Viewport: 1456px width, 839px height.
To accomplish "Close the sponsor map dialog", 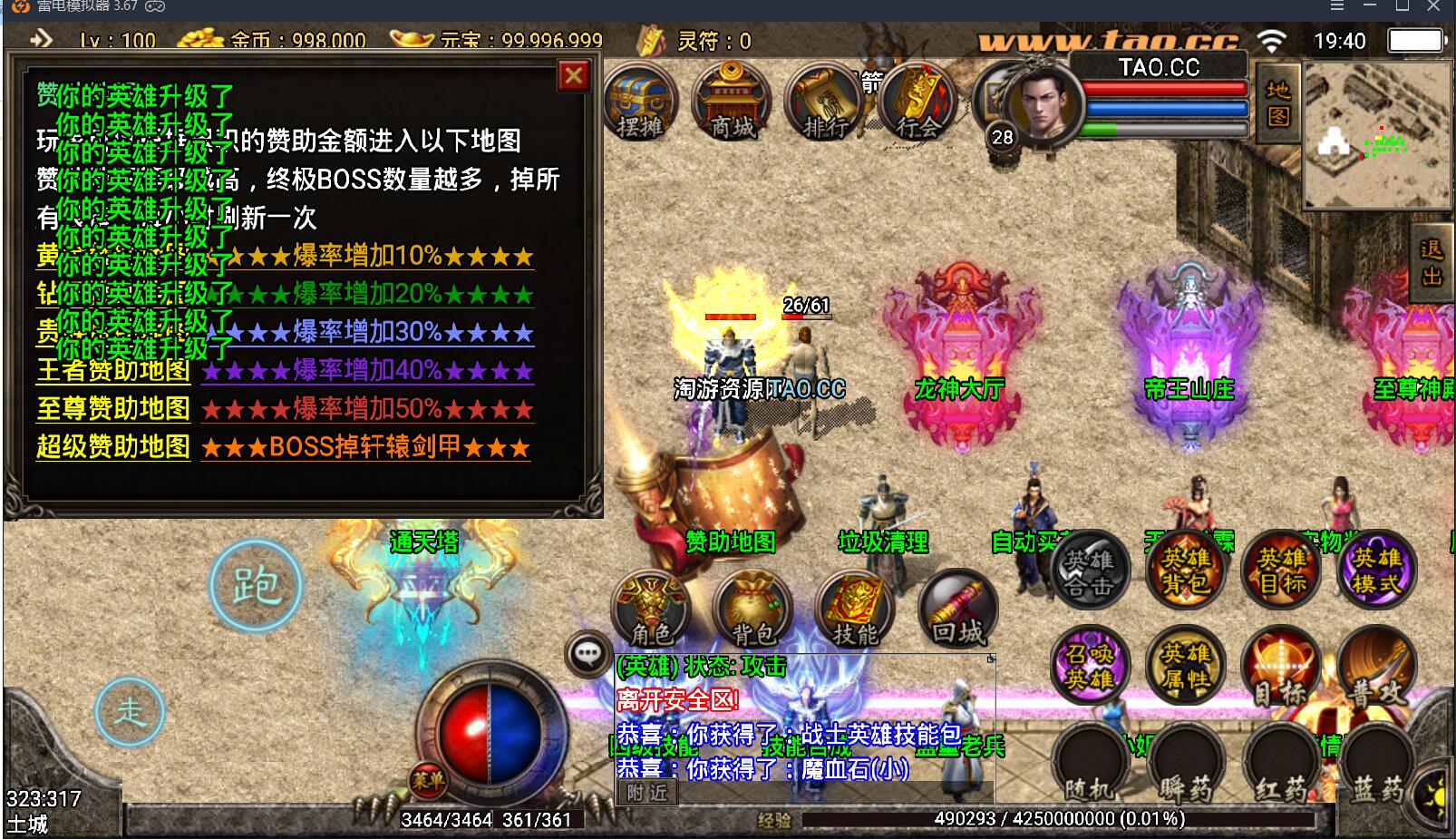I will pyautogui.click(x=573, y=76).
